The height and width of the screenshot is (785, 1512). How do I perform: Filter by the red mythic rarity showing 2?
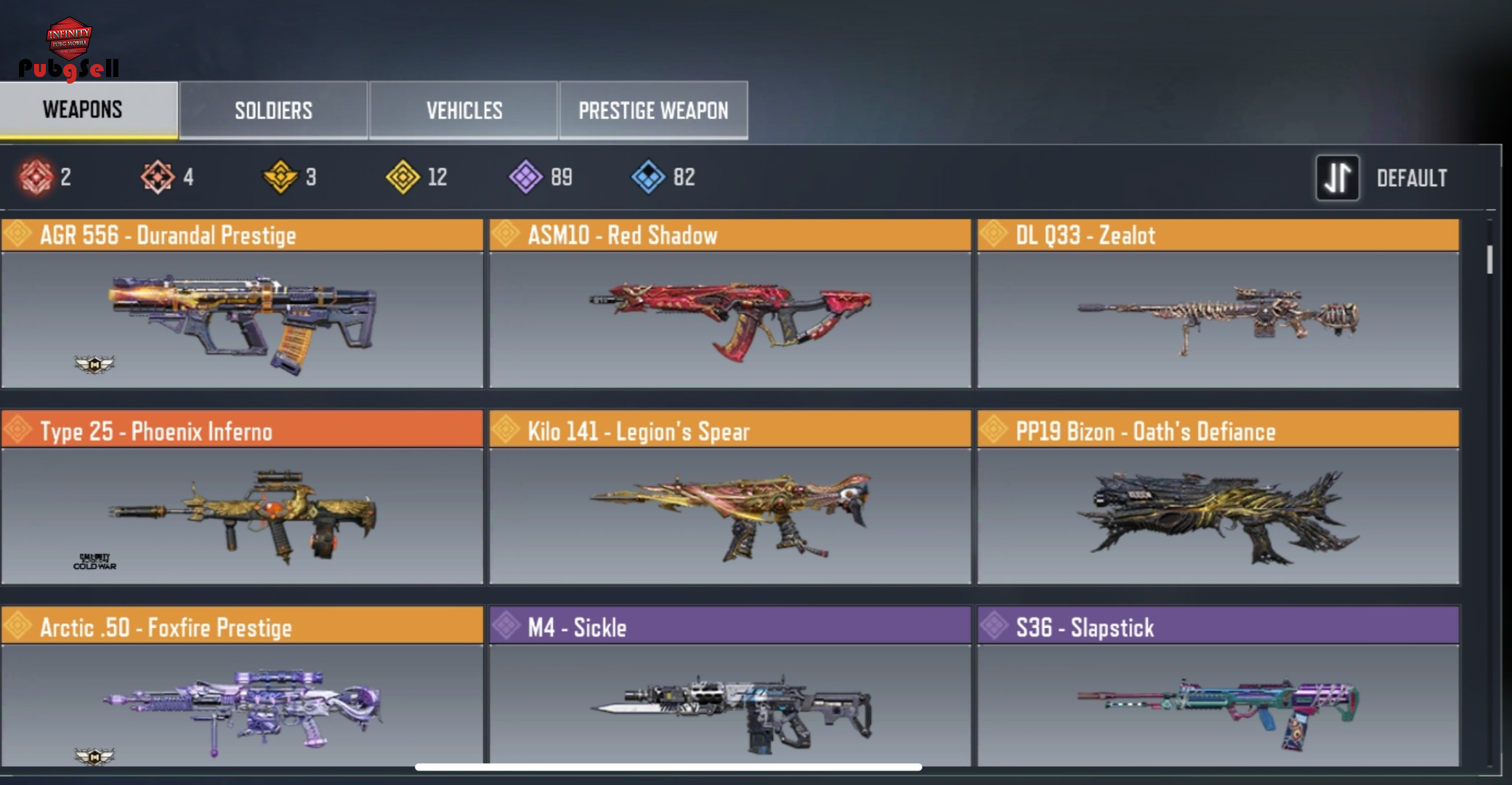click(36, 177)
